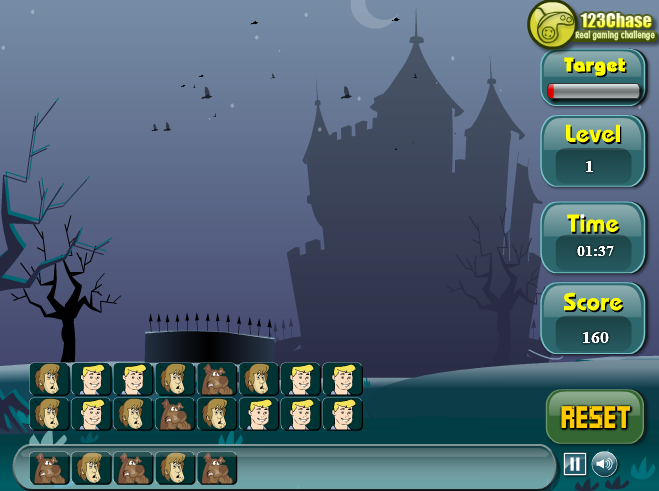The image size is (659, 491).
Task: Toggle the sound speaker icon
Action: pos(604,464)
